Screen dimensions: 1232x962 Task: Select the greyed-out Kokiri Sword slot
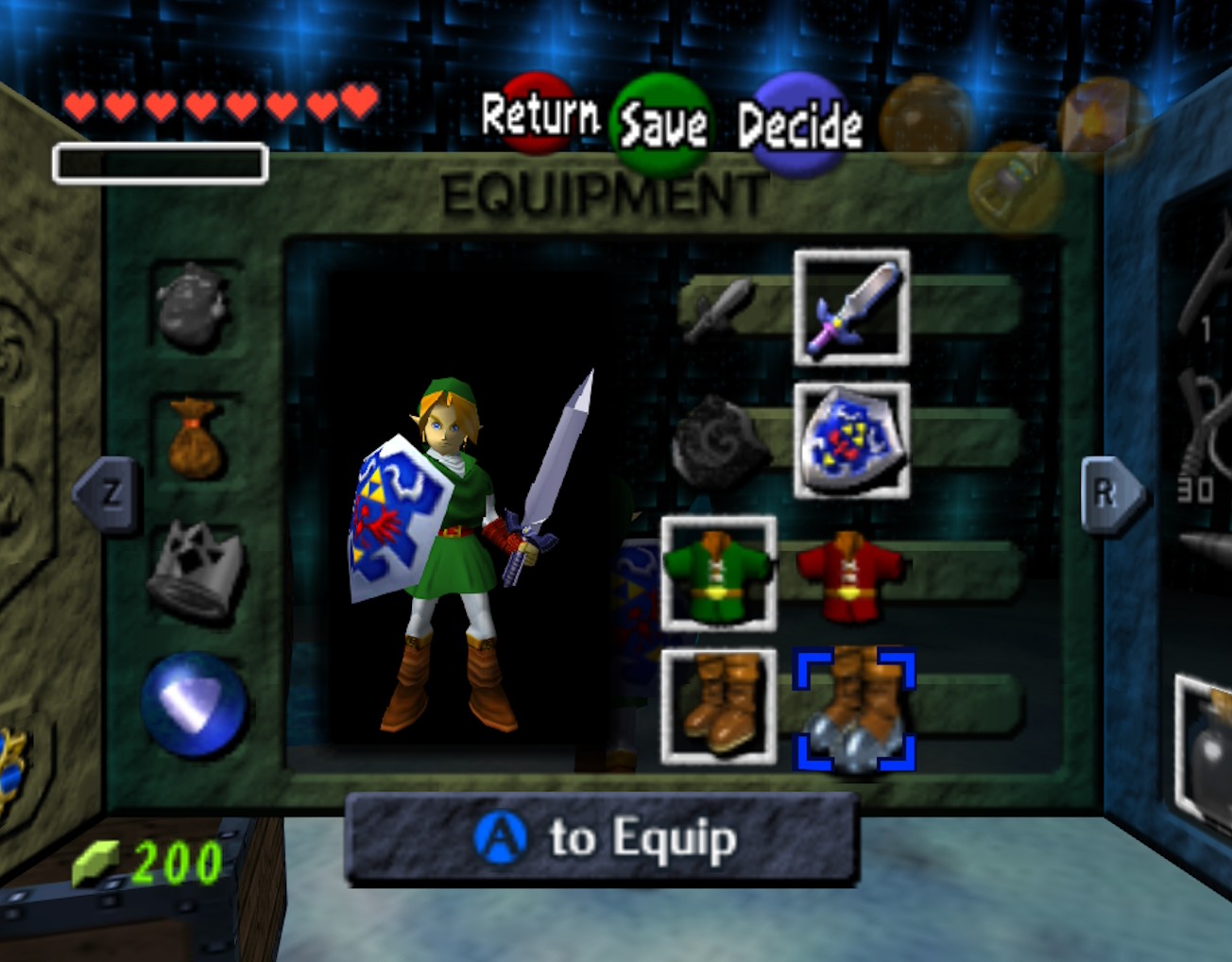[720, 309]
